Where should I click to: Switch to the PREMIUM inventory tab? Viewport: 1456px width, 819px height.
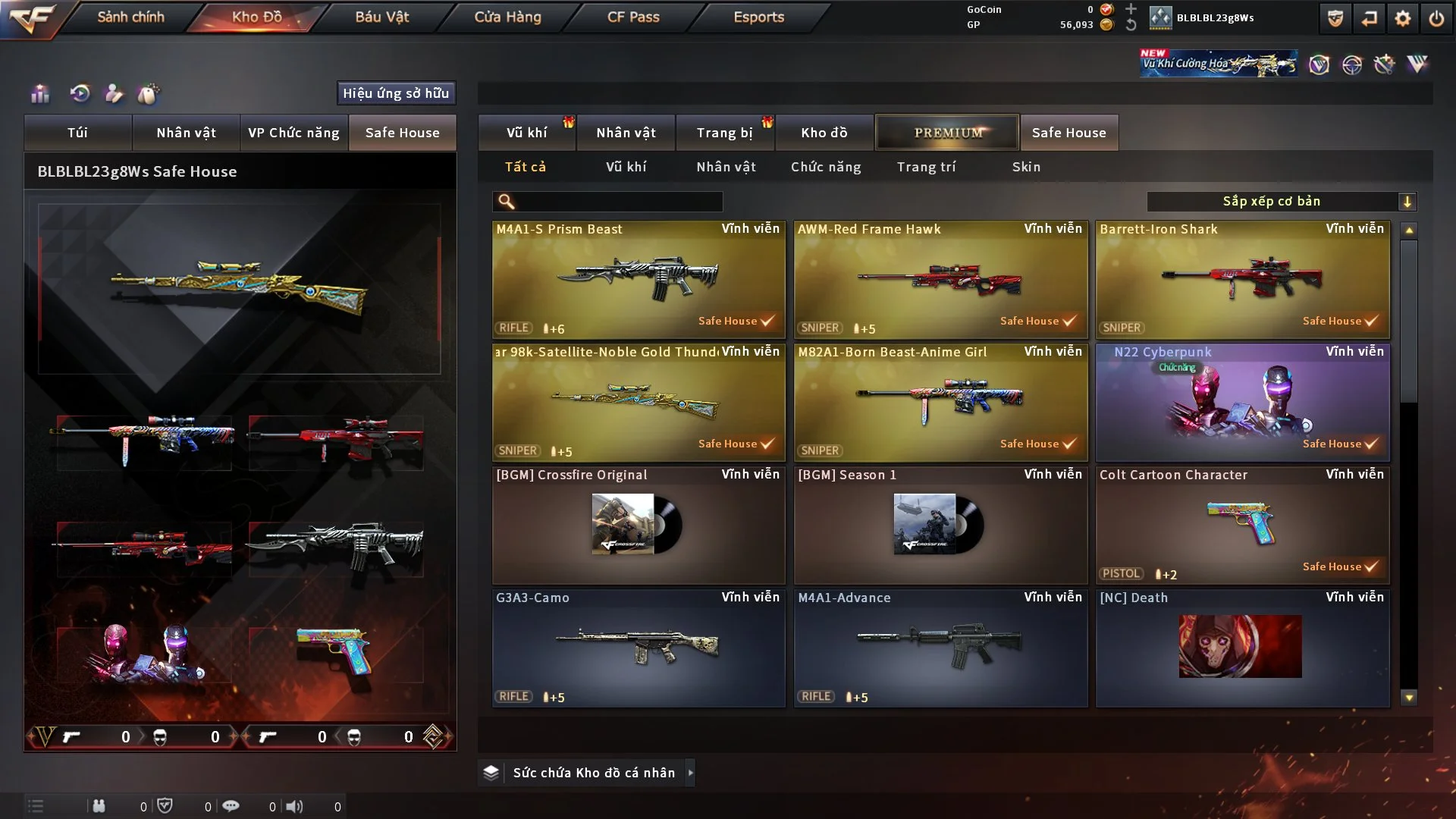[x=947, y=133]
